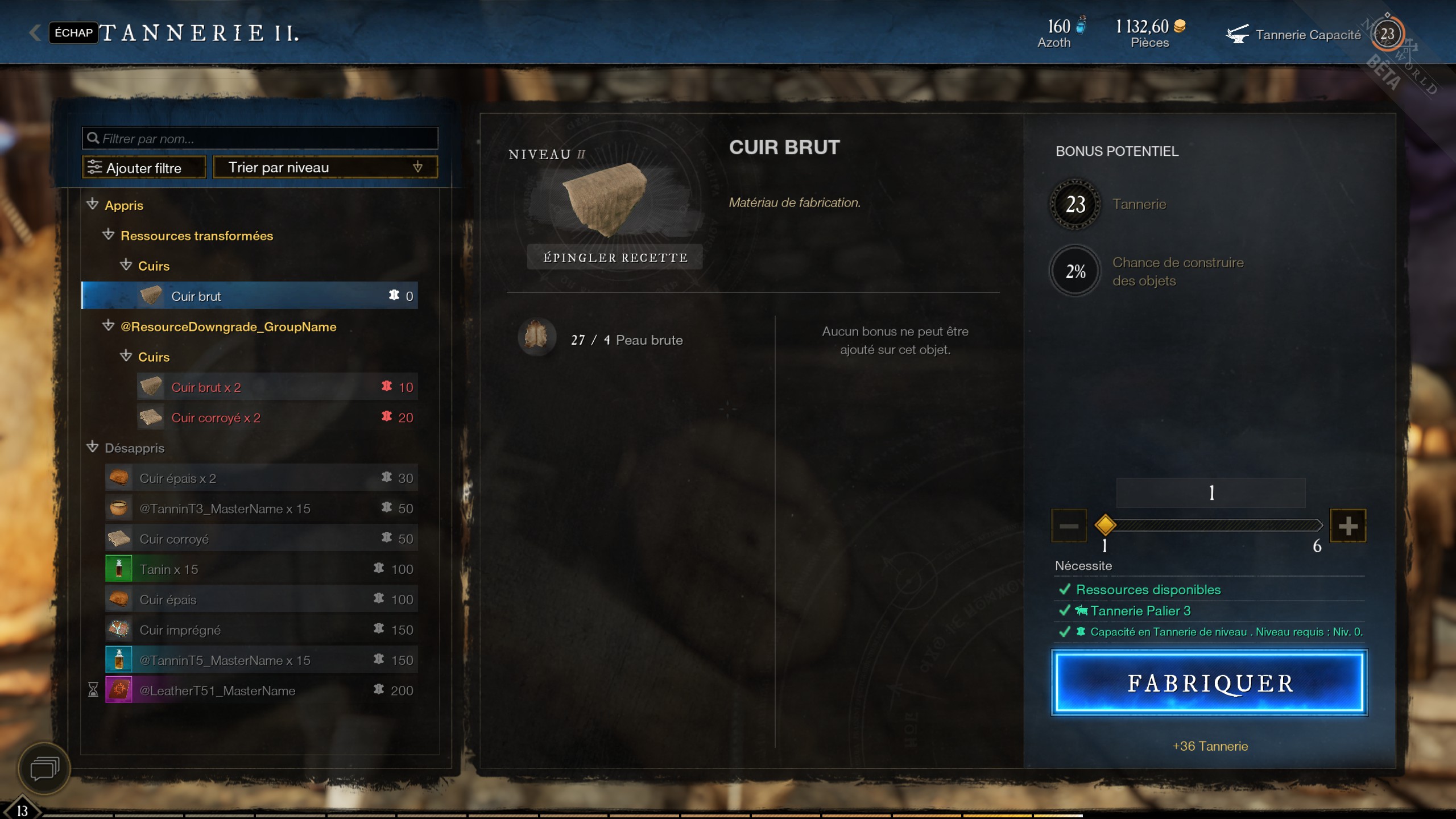Open the Ajouter filtre button
Viewport: 1456px width, 819px height.
coord(144,168)
